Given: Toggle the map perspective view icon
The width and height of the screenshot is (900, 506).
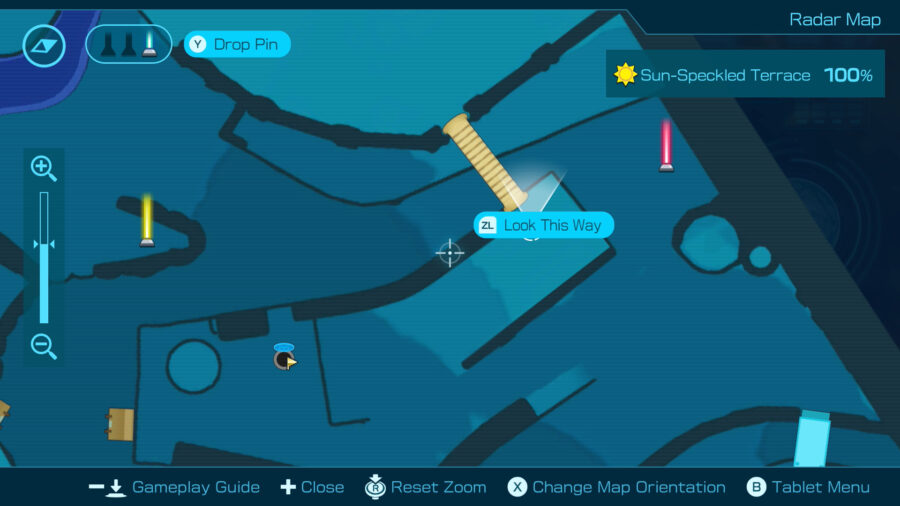Looking at the screenshot, I should click(44, 45).
